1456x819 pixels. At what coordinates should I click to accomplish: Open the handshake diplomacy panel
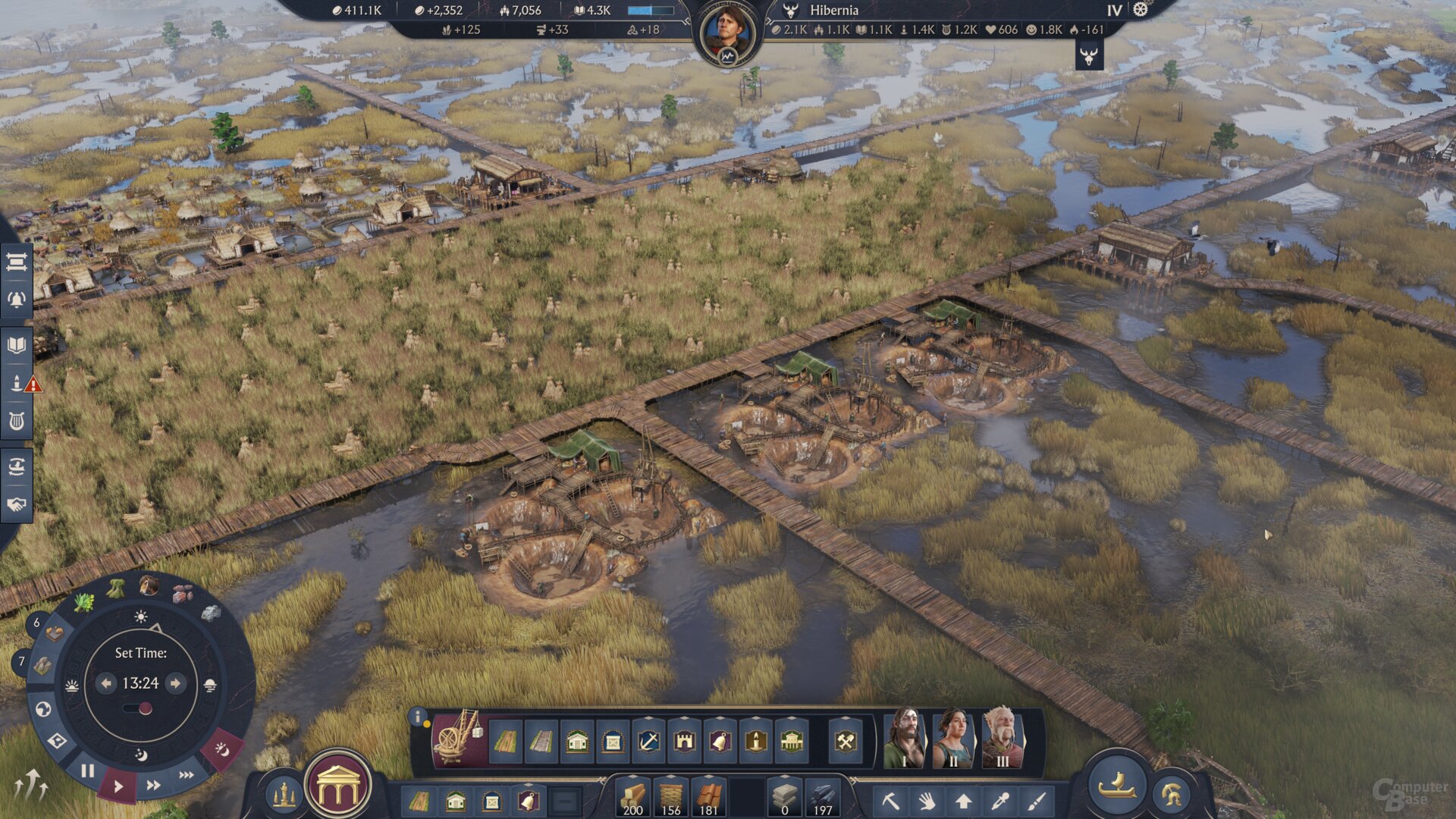coord(17,505)
